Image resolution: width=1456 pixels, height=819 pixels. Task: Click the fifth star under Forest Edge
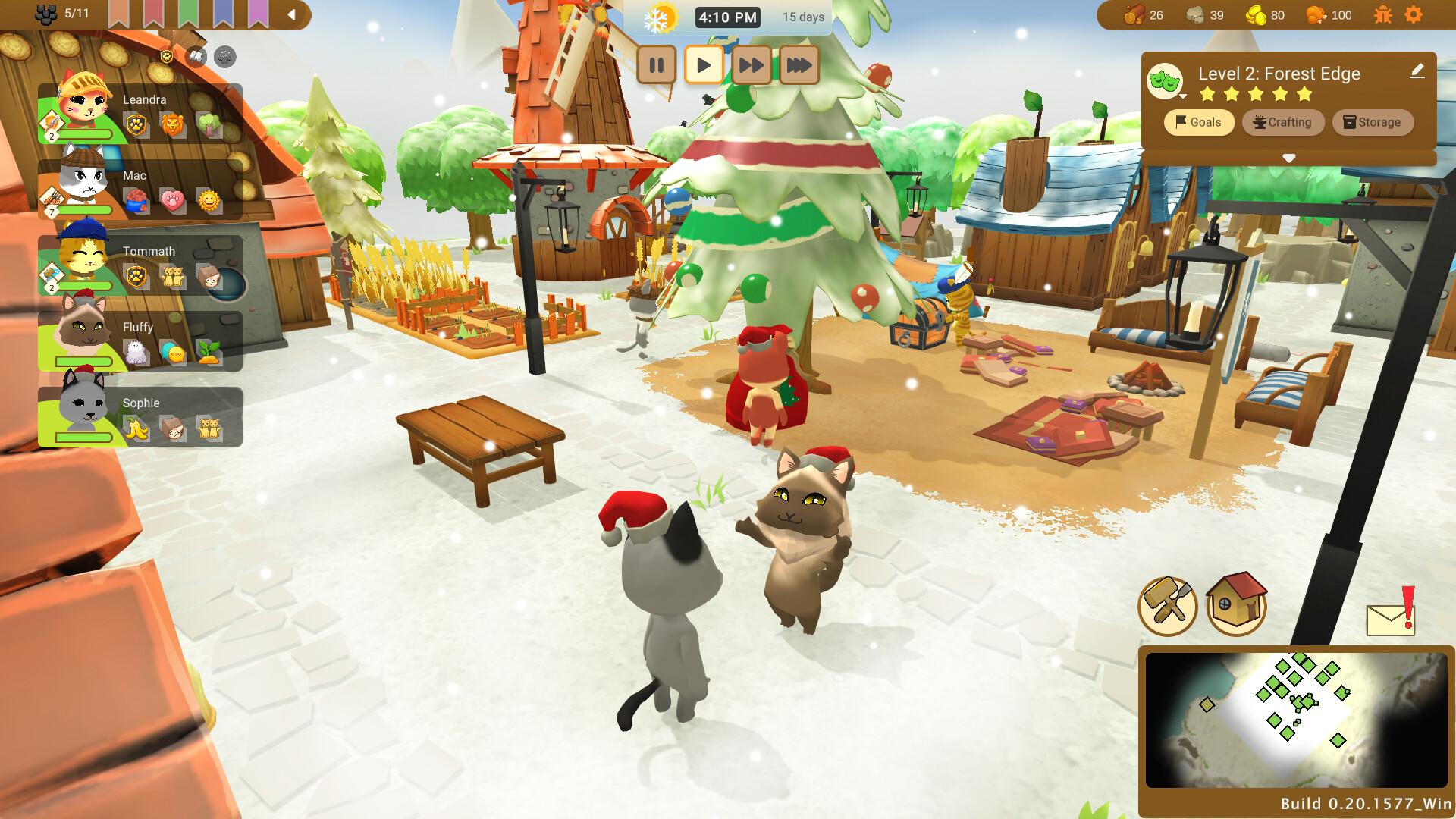1304,94
